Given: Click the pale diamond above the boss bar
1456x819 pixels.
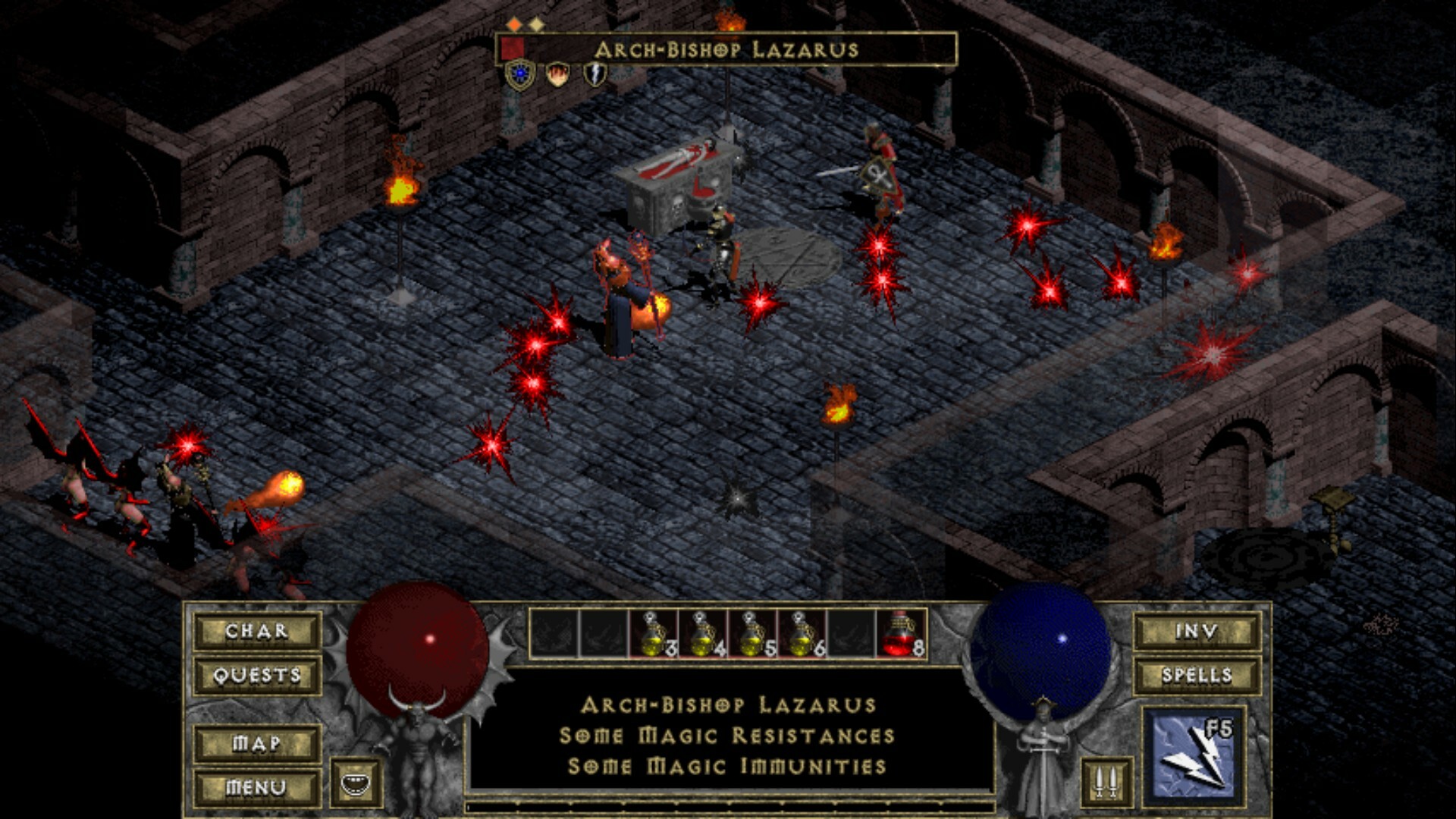Looking at the screenshot, I should 538,24.
